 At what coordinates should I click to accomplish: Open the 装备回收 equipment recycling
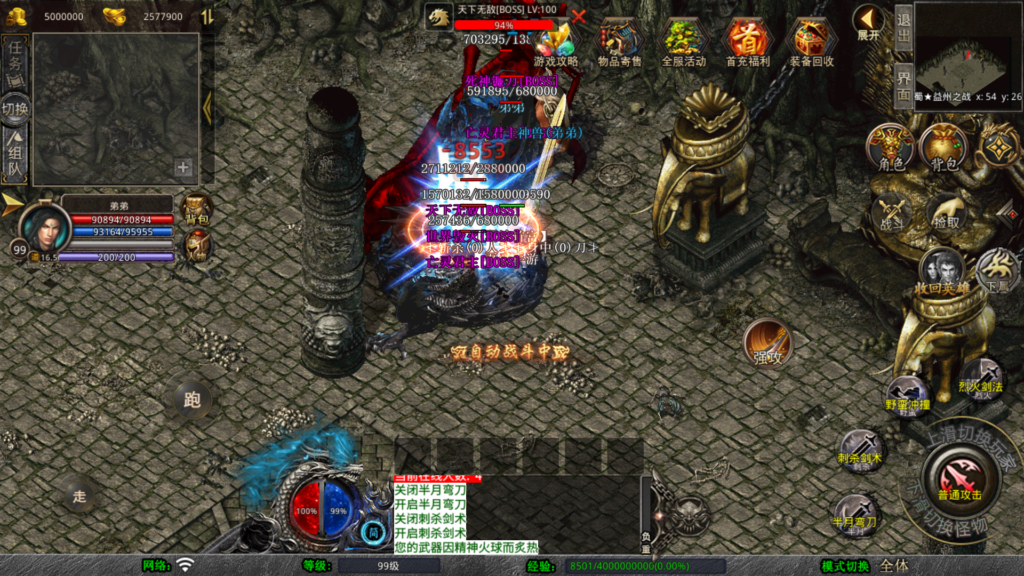[812, 43]
